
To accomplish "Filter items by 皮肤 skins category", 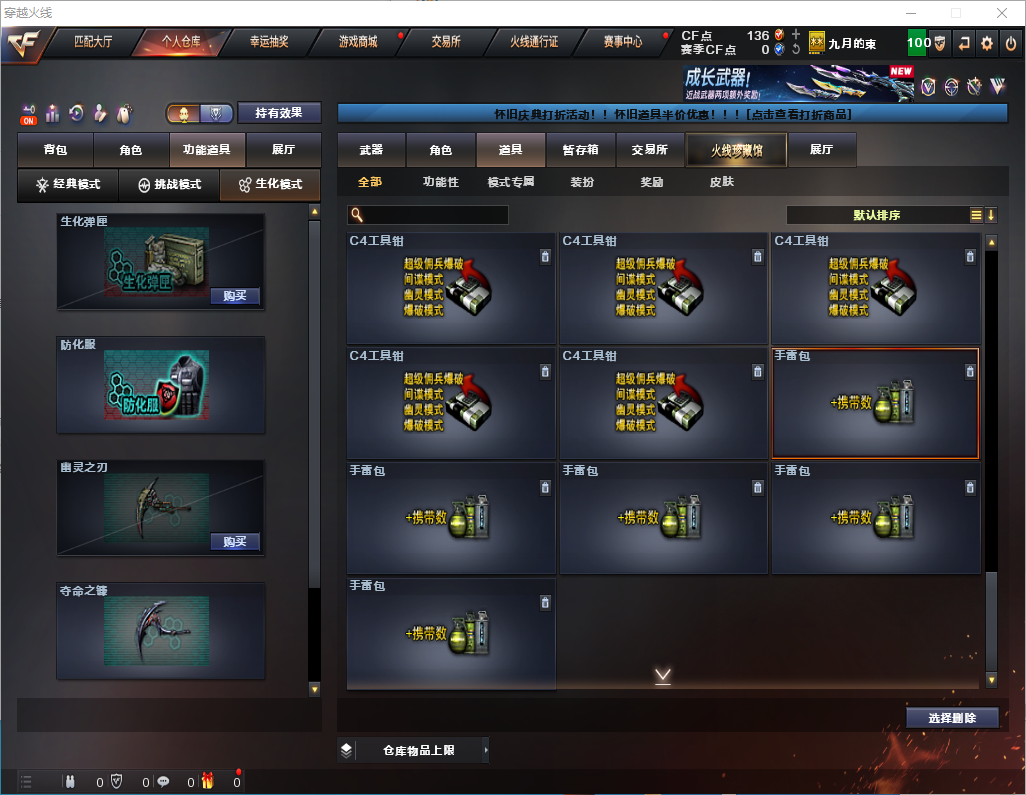I will click(721, 182).
